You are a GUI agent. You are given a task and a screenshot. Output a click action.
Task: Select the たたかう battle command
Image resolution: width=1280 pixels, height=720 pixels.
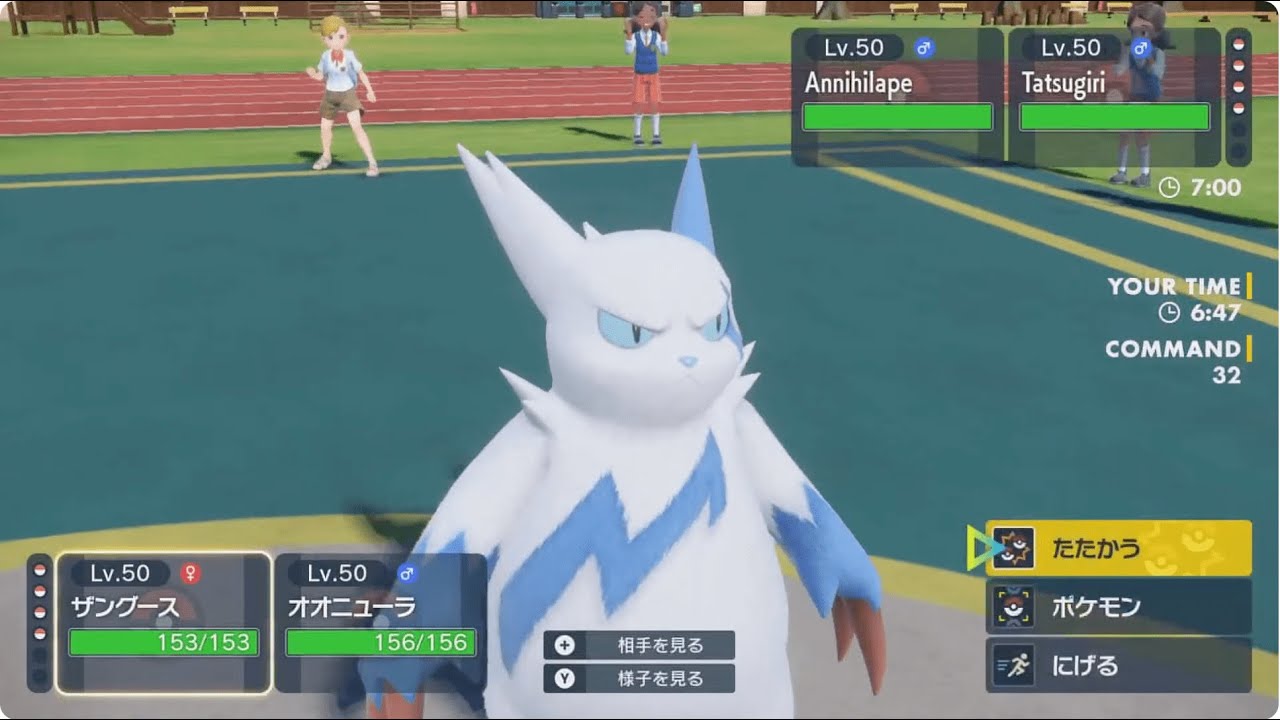point(1110,546)
